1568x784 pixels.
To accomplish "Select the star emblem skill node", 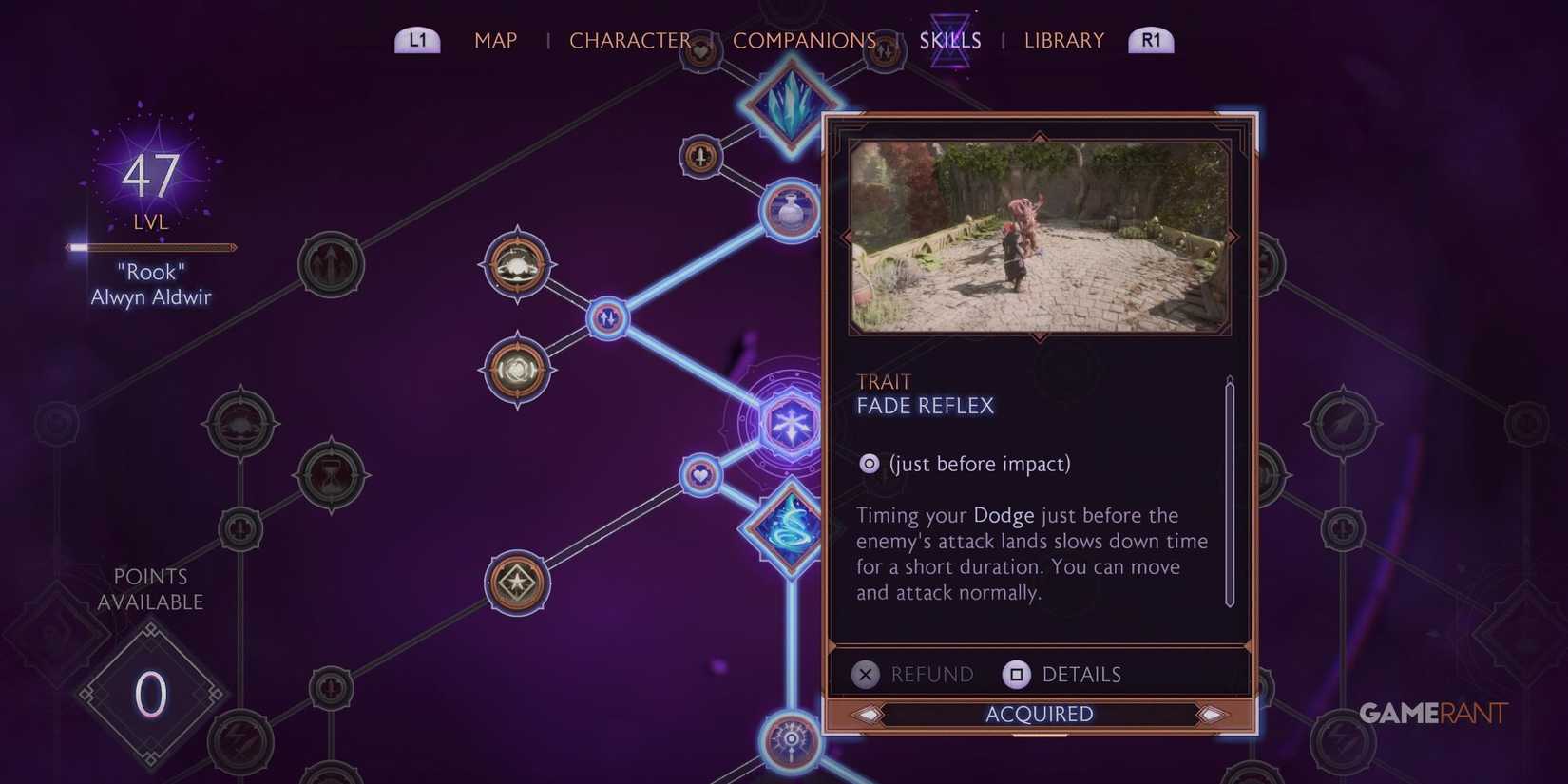I will pyautogui.click(x=516, y=583).
